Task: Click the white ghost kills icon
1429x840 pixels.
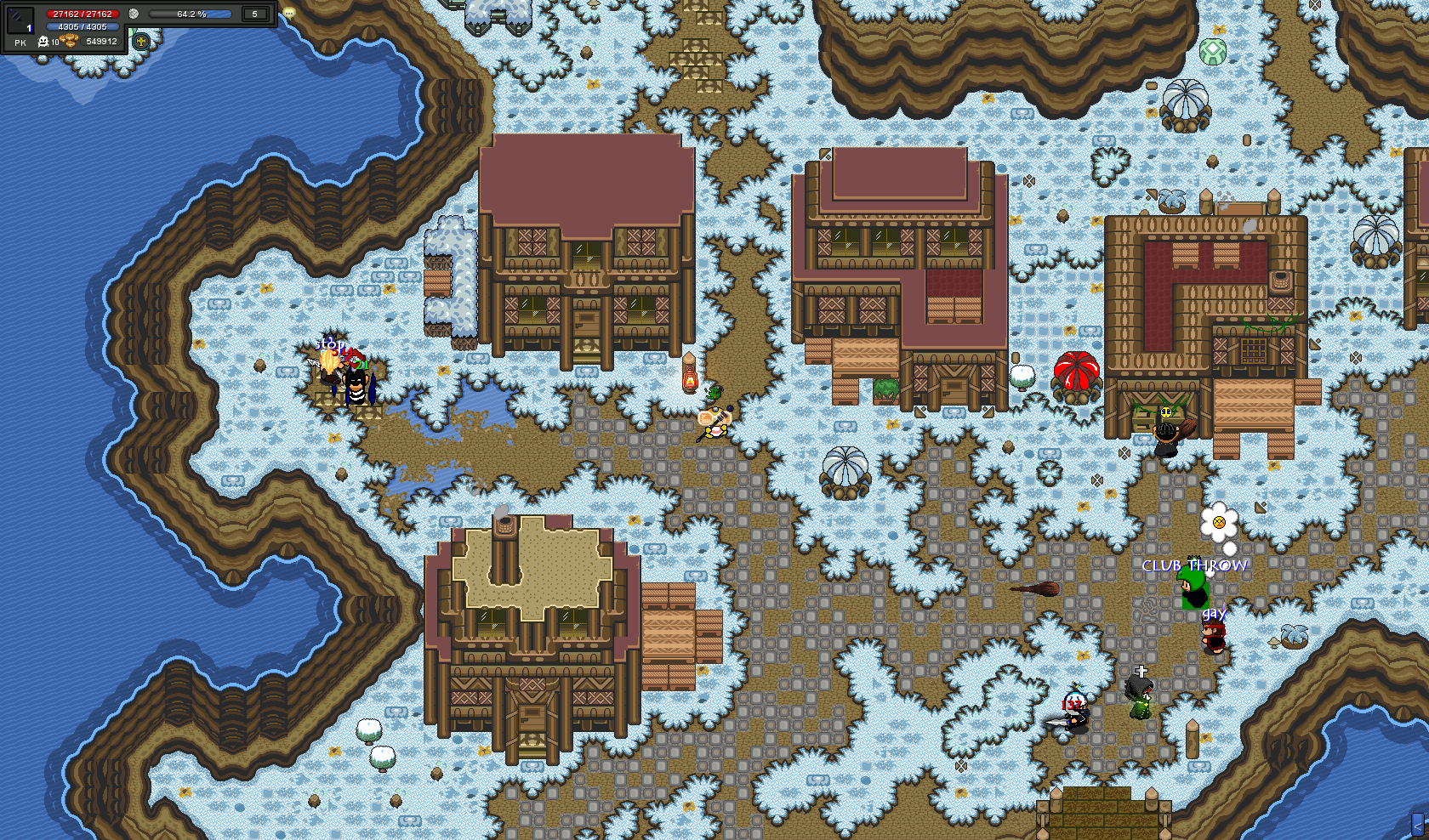Action: (43, 42)
